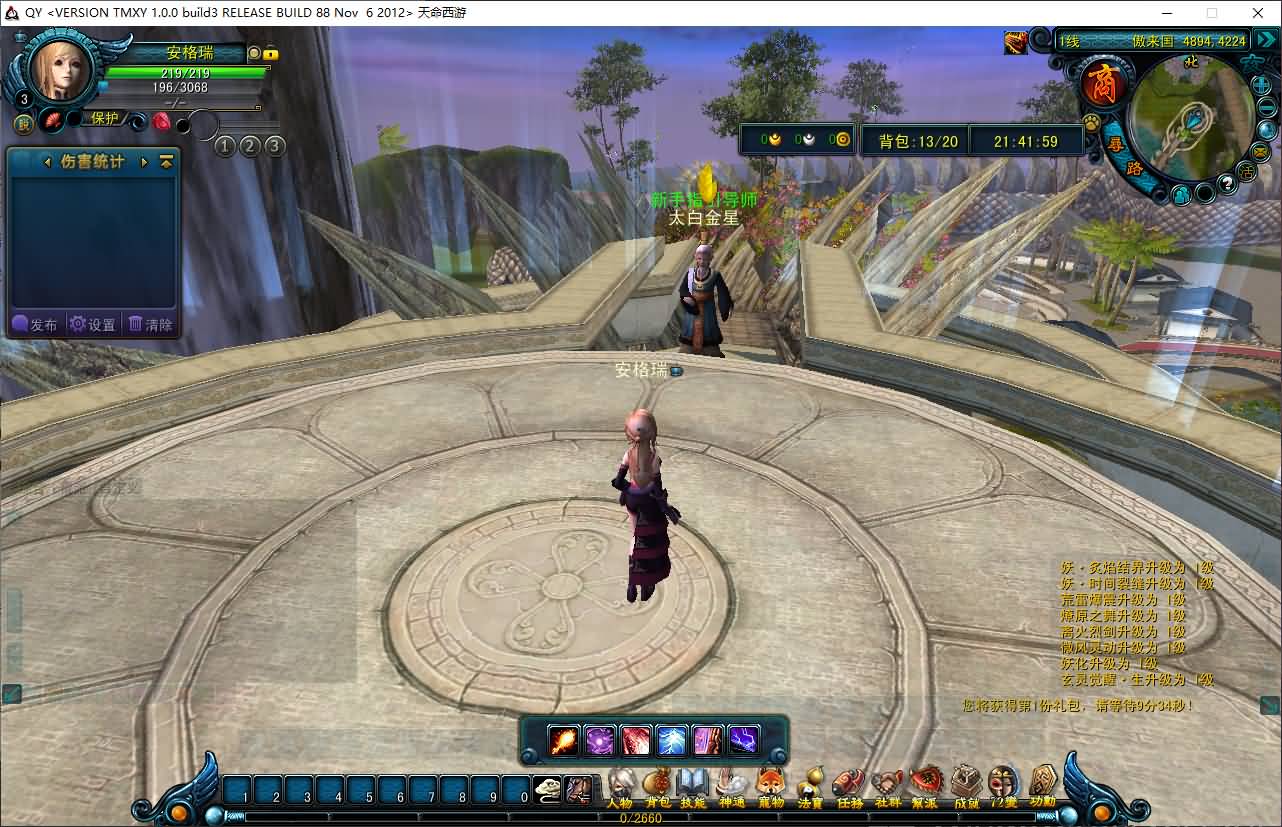Screen dimensions: 1282x827
Task: Open the 成就 achievements panel
Action: coord(966,785)
